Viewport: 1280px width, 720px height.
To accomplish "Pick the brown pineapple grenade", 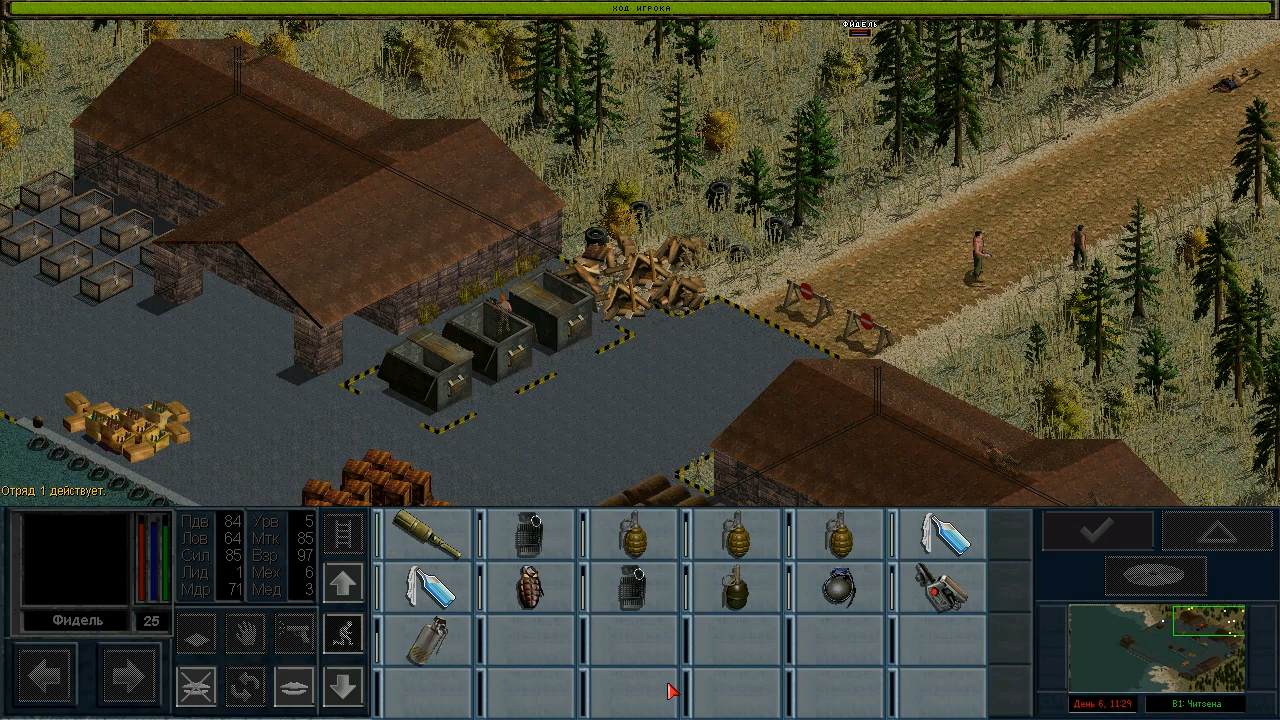I will coord(530,587).
